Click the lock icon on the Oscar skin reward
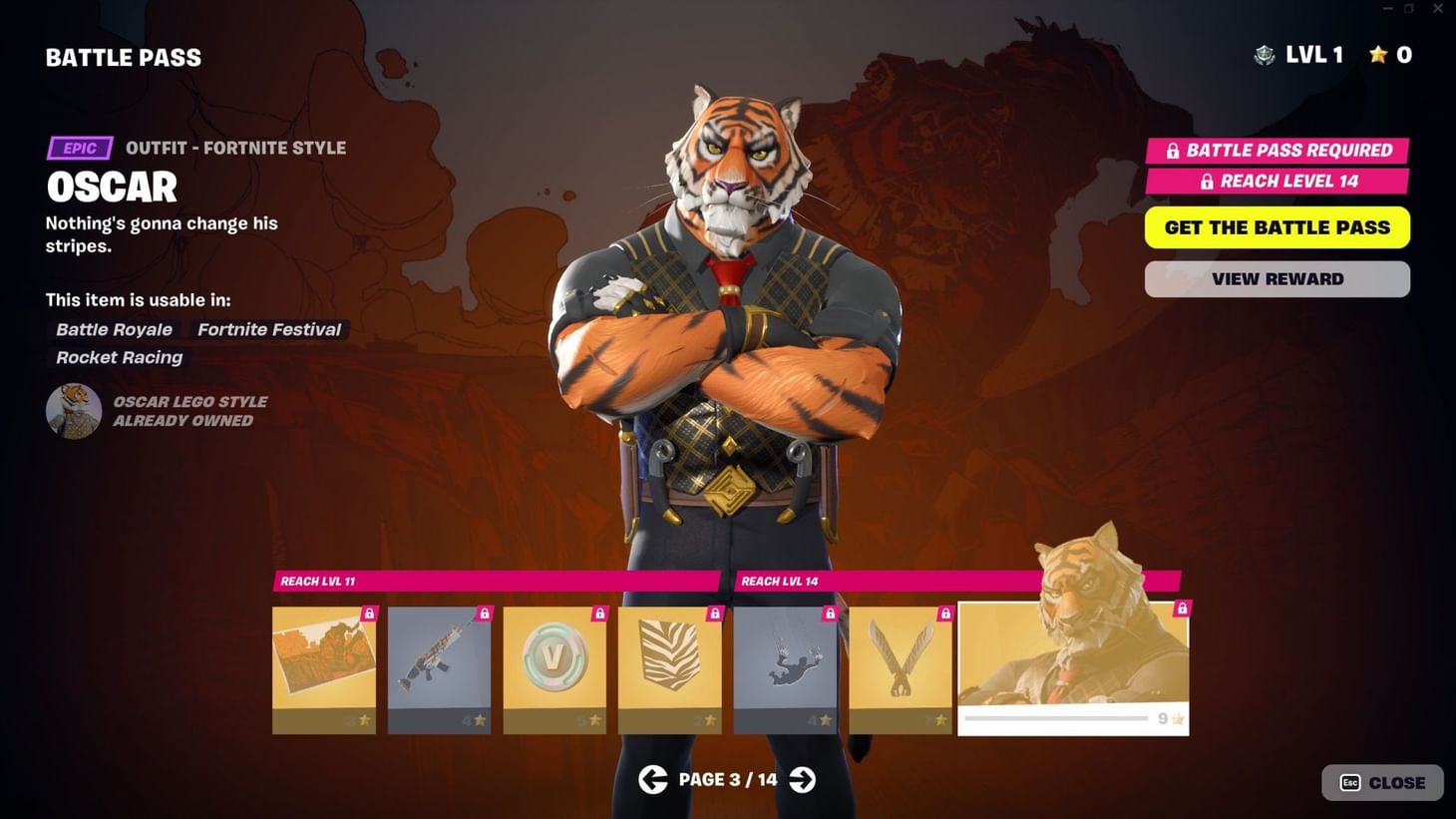 [x=1182, y=607]
